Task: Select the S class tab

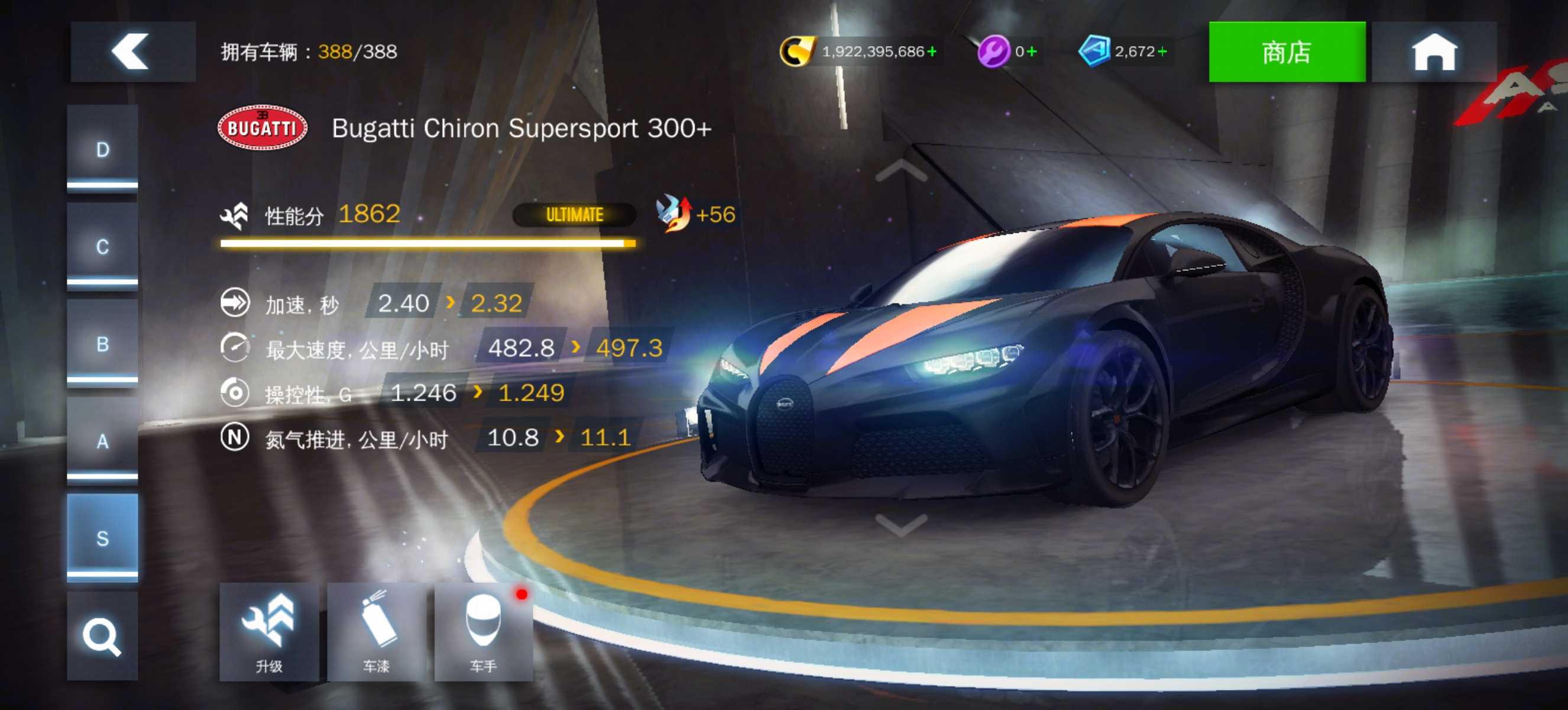Action: pyautogui.click(x=102, y=538)
